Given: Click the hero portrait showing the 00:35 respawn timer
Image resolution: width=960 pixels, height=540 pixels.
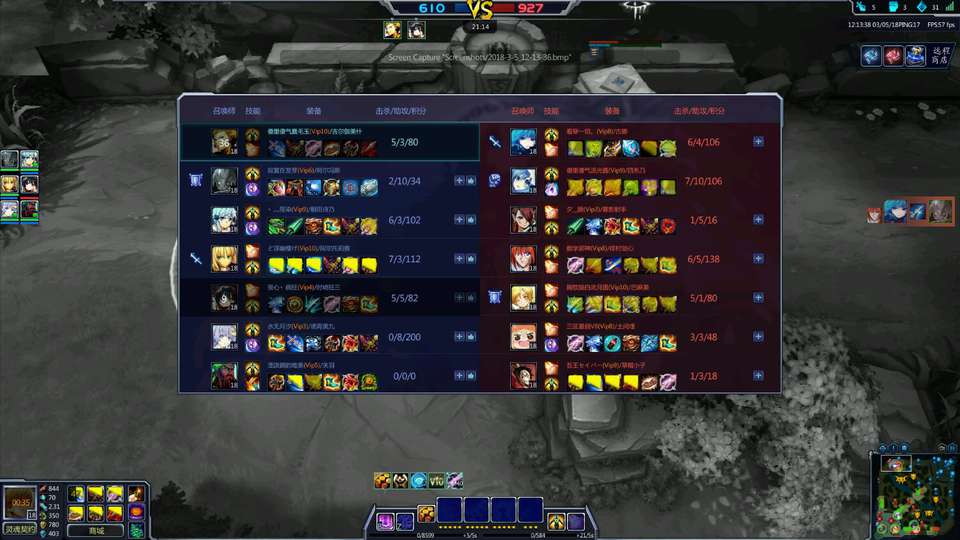Looking at the screenshot, I should [19, 500].
